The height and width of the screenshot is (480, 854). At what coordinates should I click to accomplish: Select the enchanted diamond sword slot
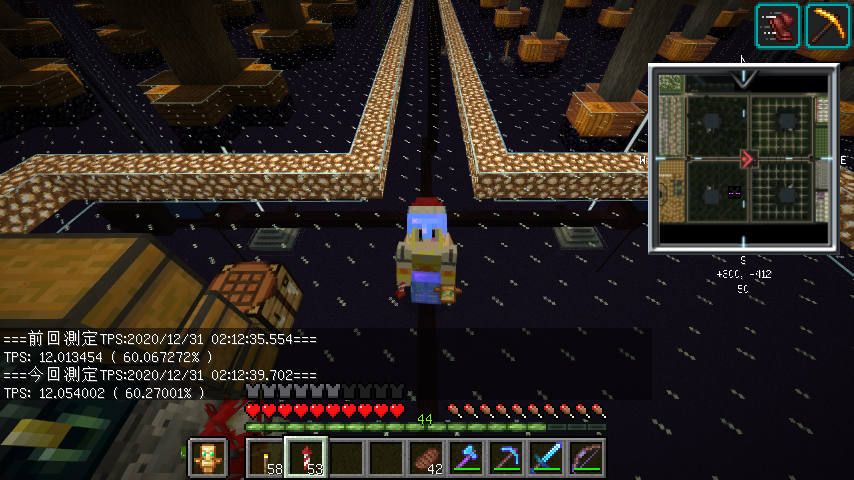pos(546,458)
